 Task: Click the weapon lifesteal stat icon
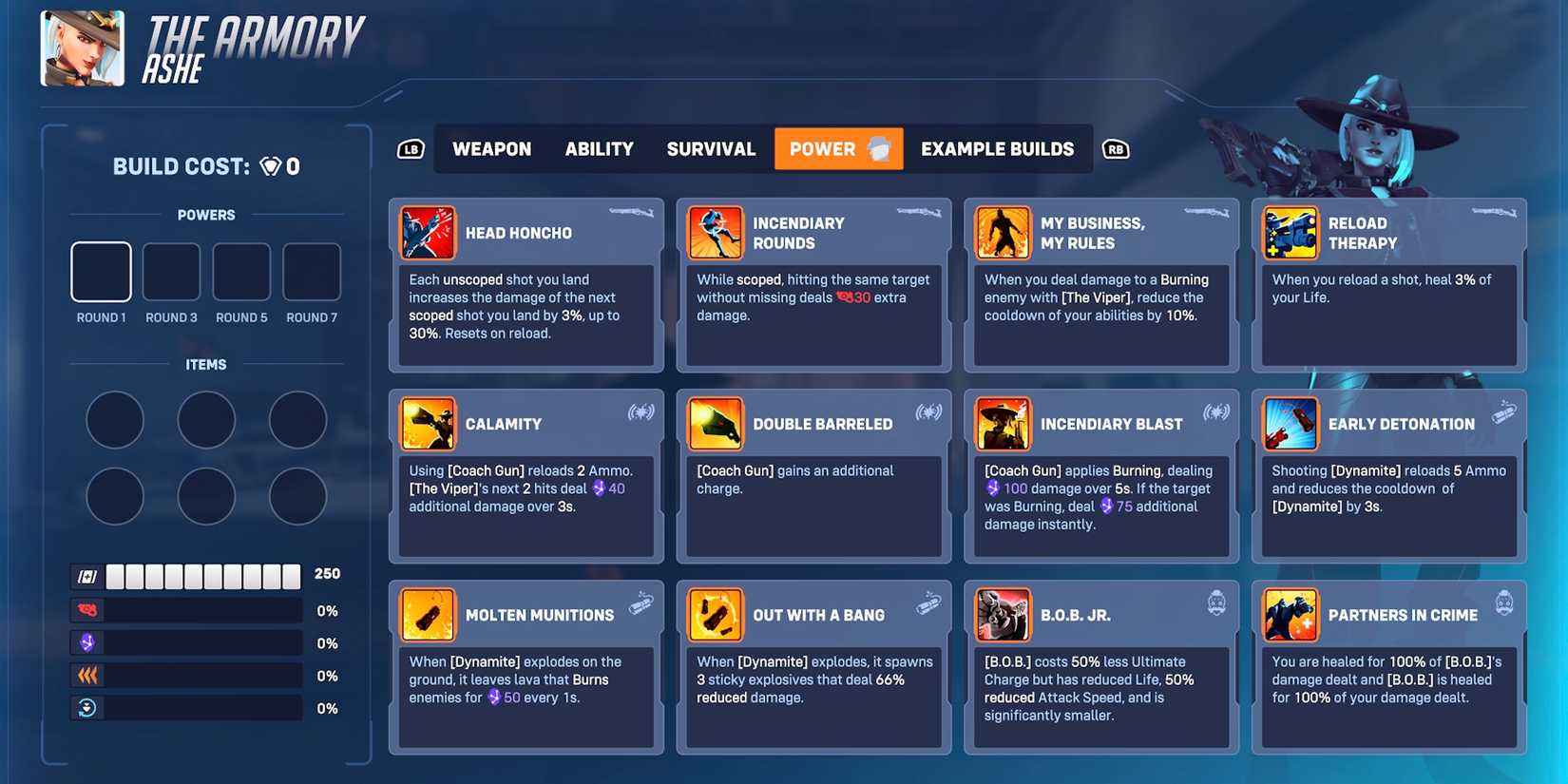coord(86,609)
